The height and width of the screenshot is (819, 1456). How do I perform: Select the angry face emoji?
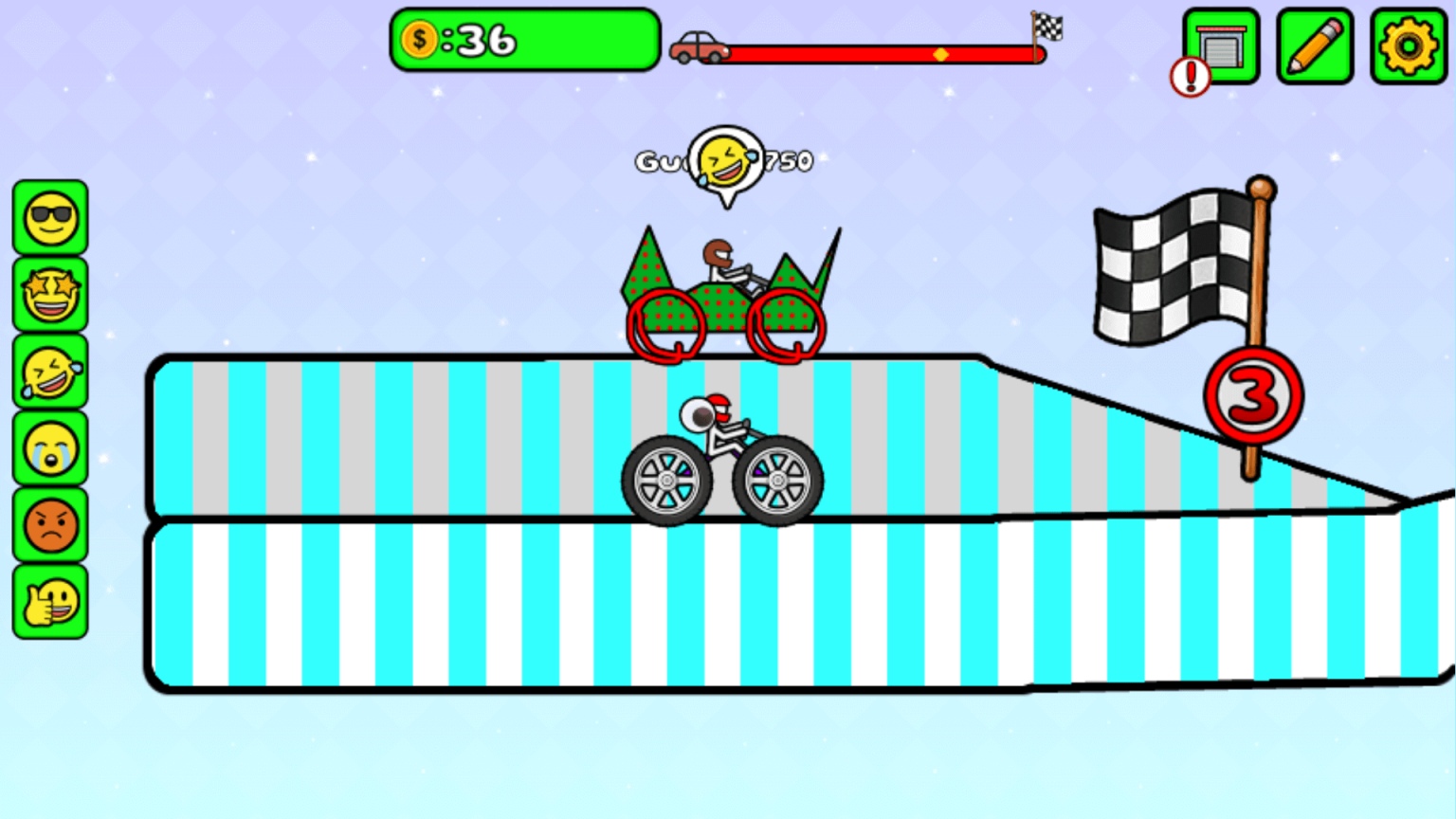pos(50,526)
